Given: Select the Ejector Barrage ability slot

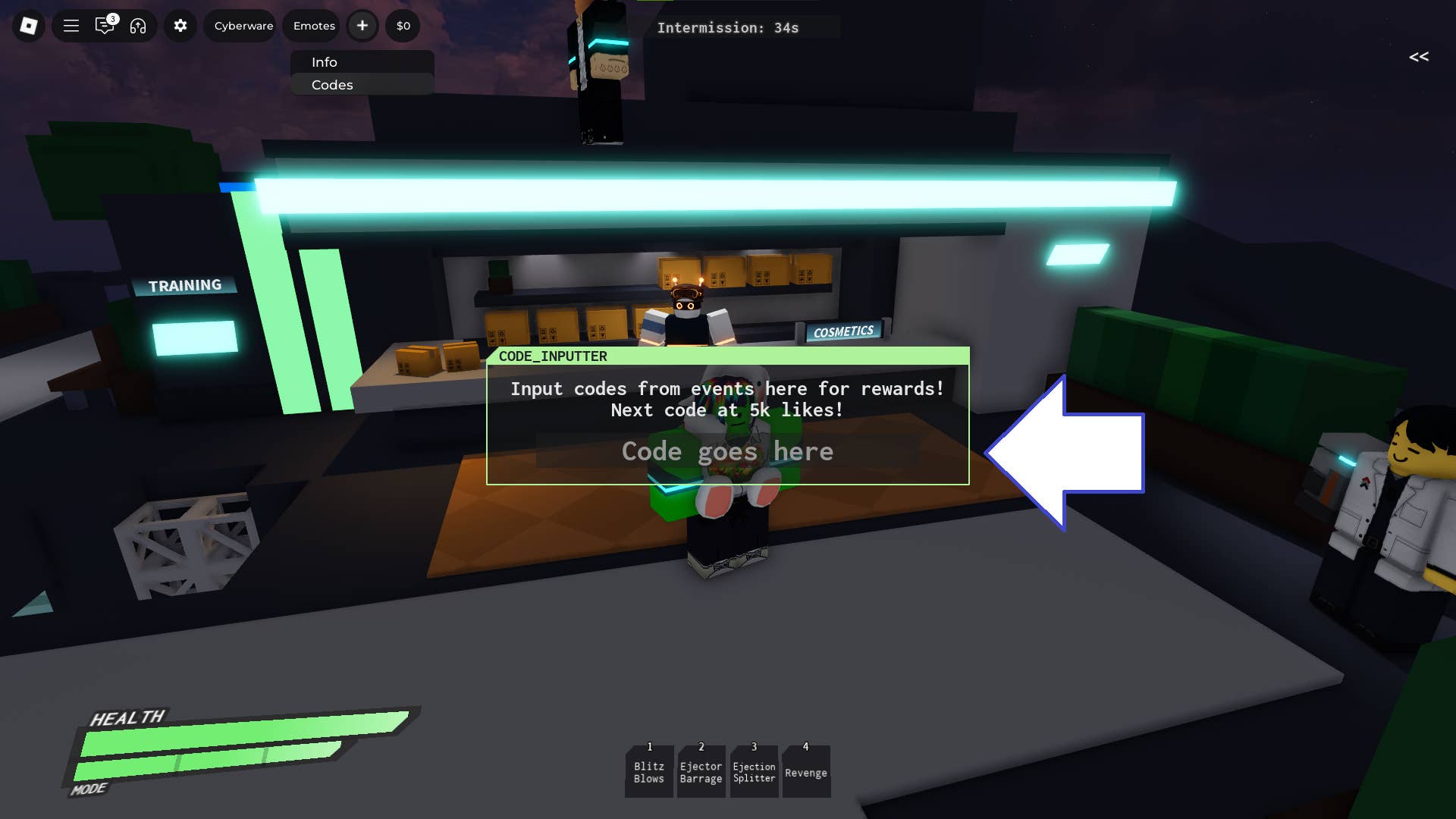Looking at the screenshot, I should point(701,771).
